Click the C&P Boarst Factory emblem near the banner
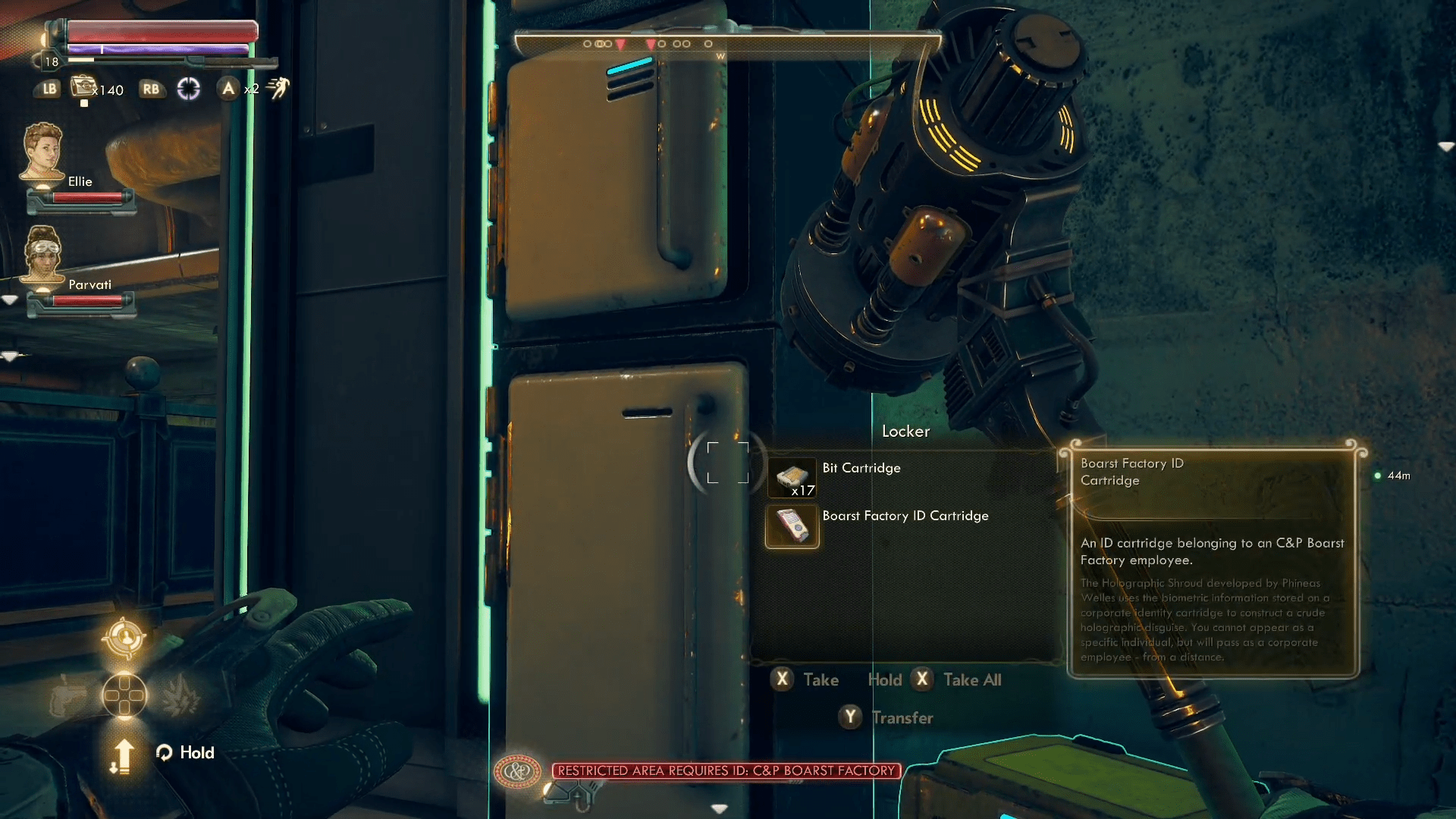The image size is (1456, 819). pyautogui.click(x=517, y=770)
